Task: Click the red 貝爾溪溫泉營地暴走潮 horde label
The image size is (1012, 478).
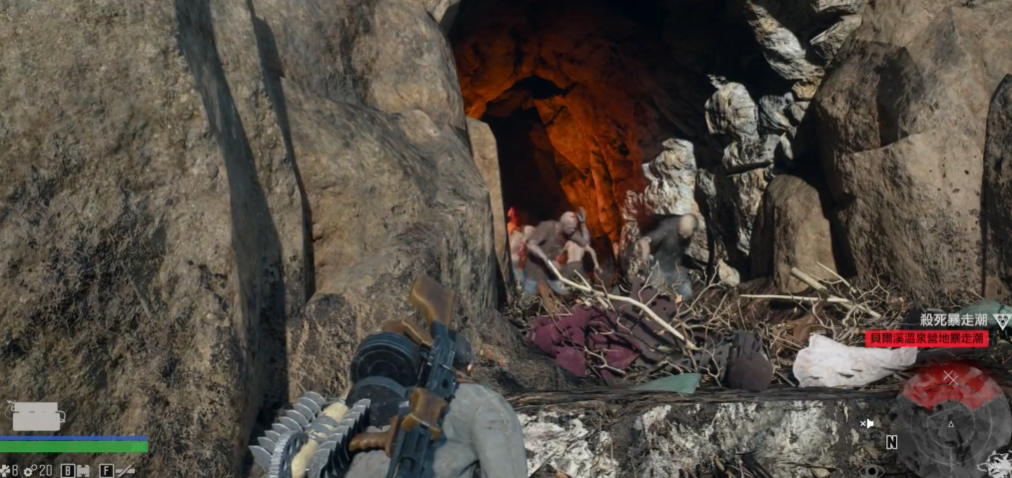Action: pyautogui.click(x=926, y=339)
